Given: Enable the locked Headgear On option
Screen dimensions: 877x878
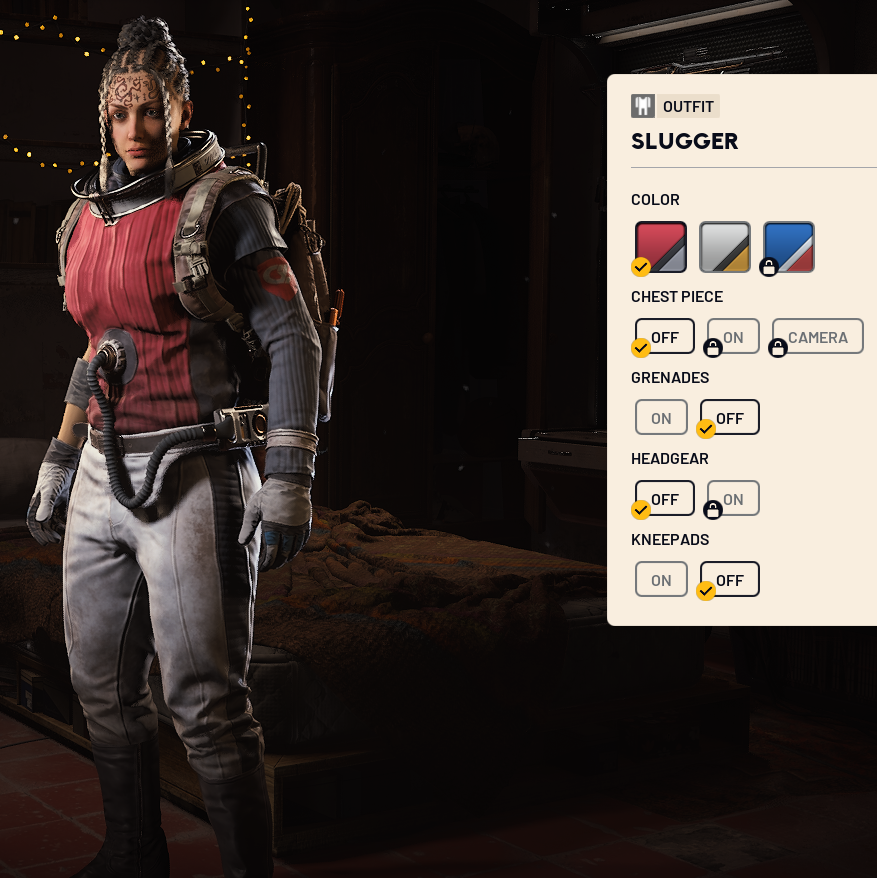Looking at the screenshot, I should click(733, 499).
